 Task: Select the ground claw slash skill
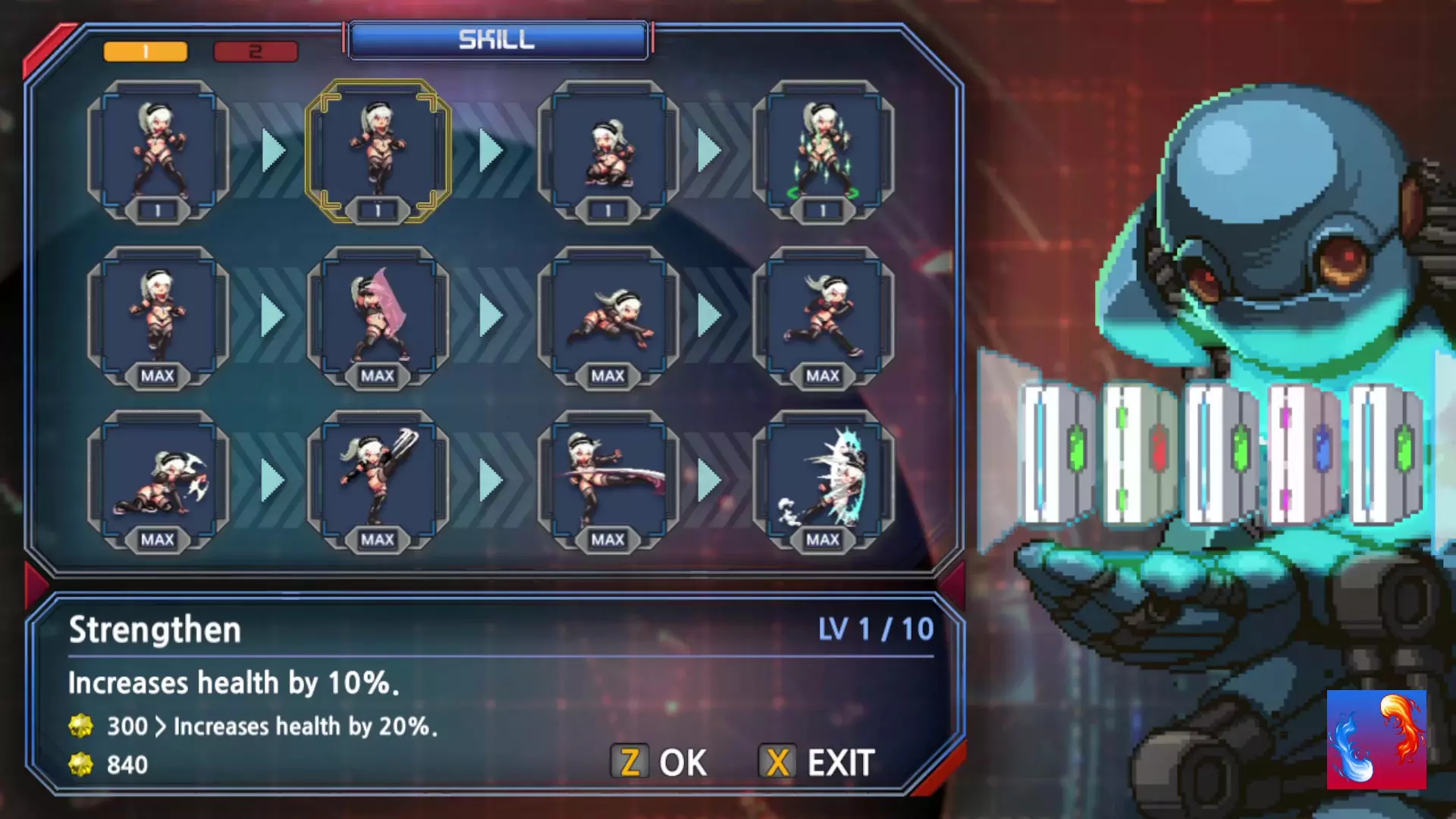158,481
